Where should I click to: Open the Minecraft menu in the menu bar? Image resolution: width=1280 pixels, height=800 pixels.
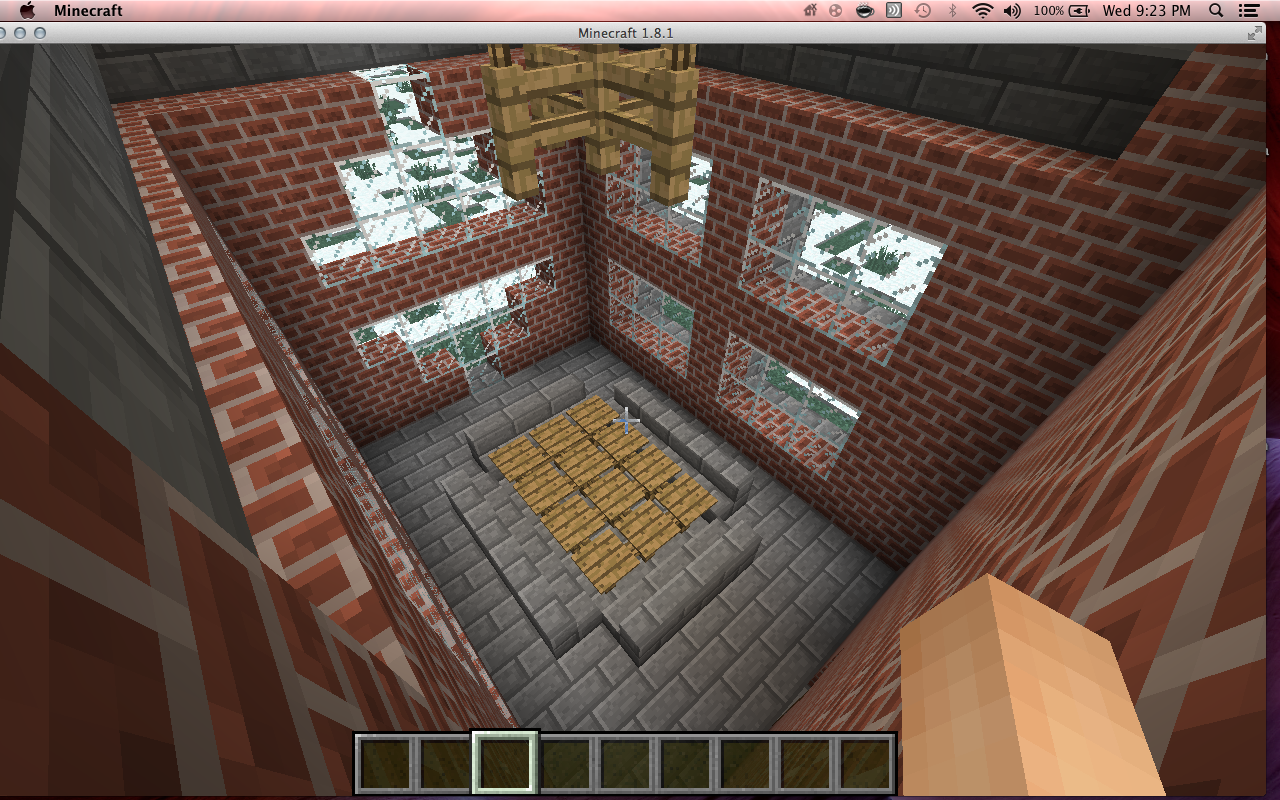click(88, 11)
